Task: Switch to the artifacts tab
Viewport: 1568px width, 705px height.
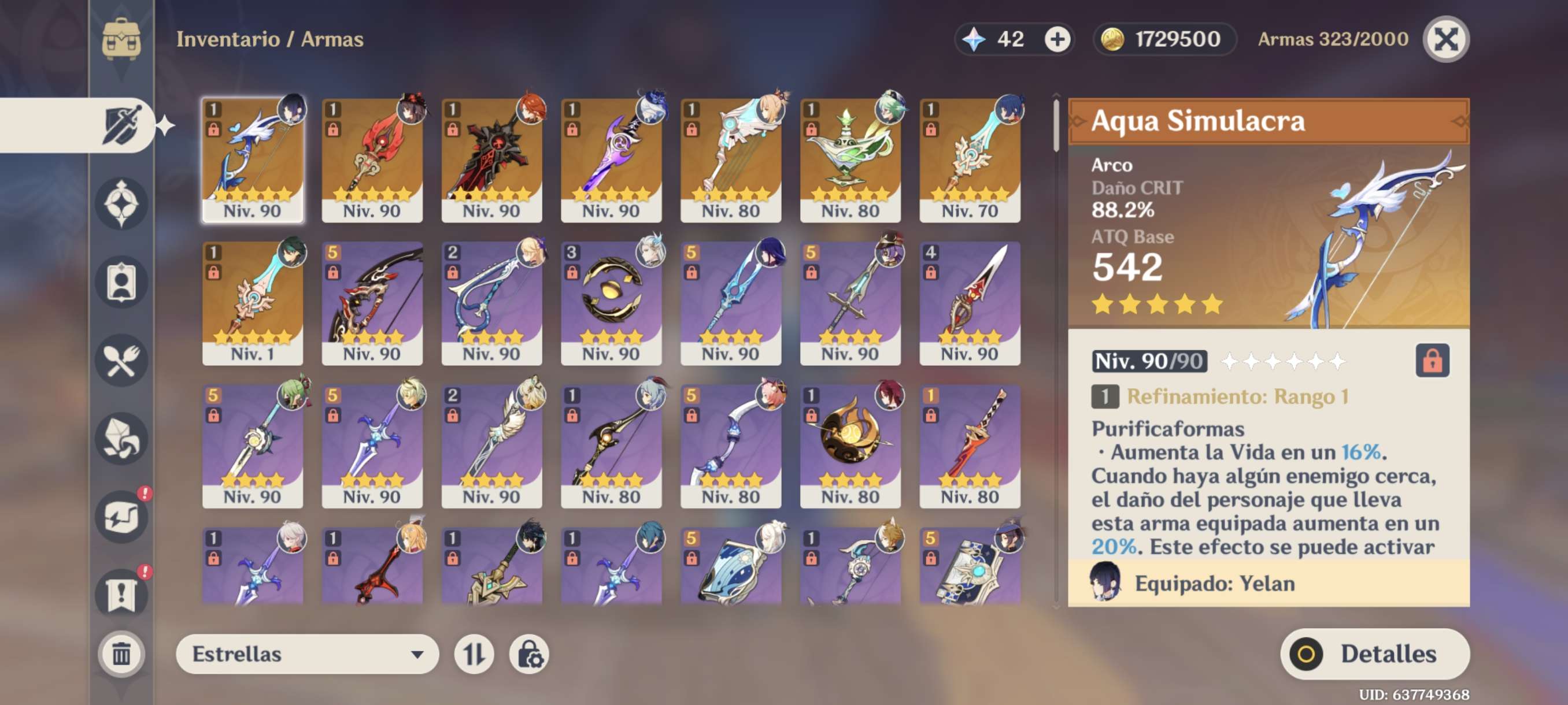Action: (122, 204)
